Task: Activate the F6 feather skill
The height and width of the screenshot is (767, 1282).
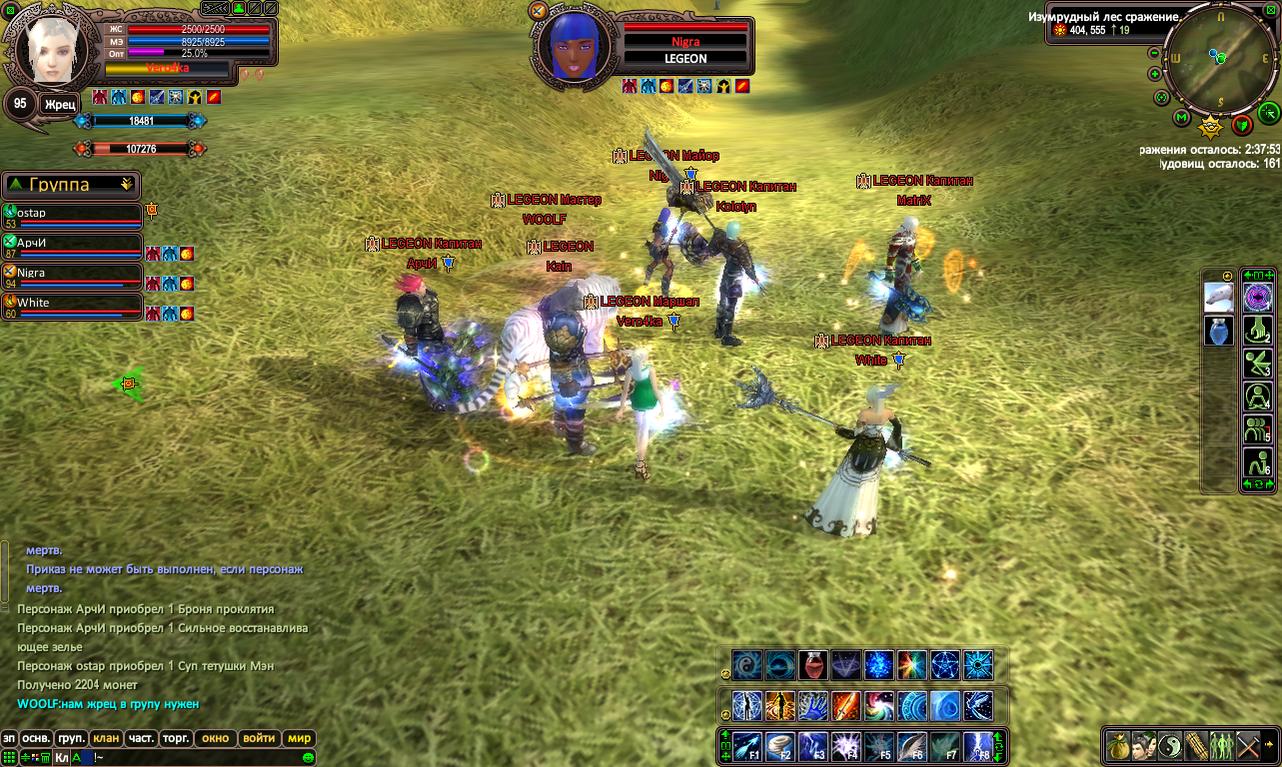Action: [911, 746]
